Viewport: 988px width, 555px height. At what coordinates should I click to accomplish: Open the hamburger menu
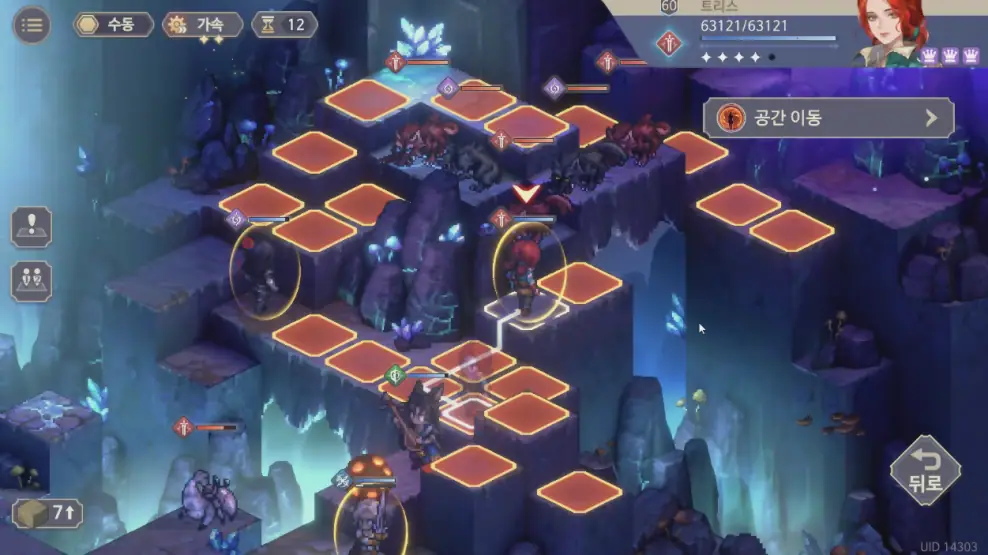(x=32, y=25)
